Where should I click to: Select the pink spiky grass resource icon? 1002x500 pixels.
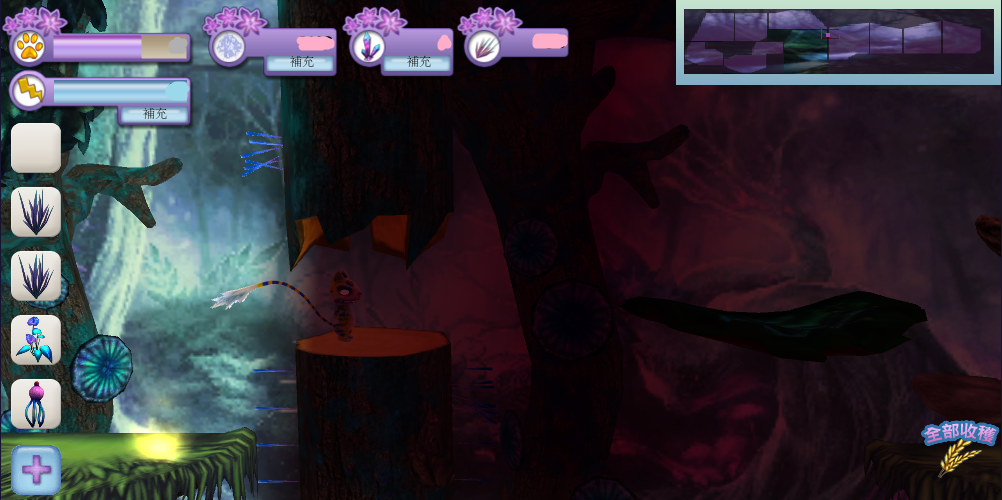(484, 46)
